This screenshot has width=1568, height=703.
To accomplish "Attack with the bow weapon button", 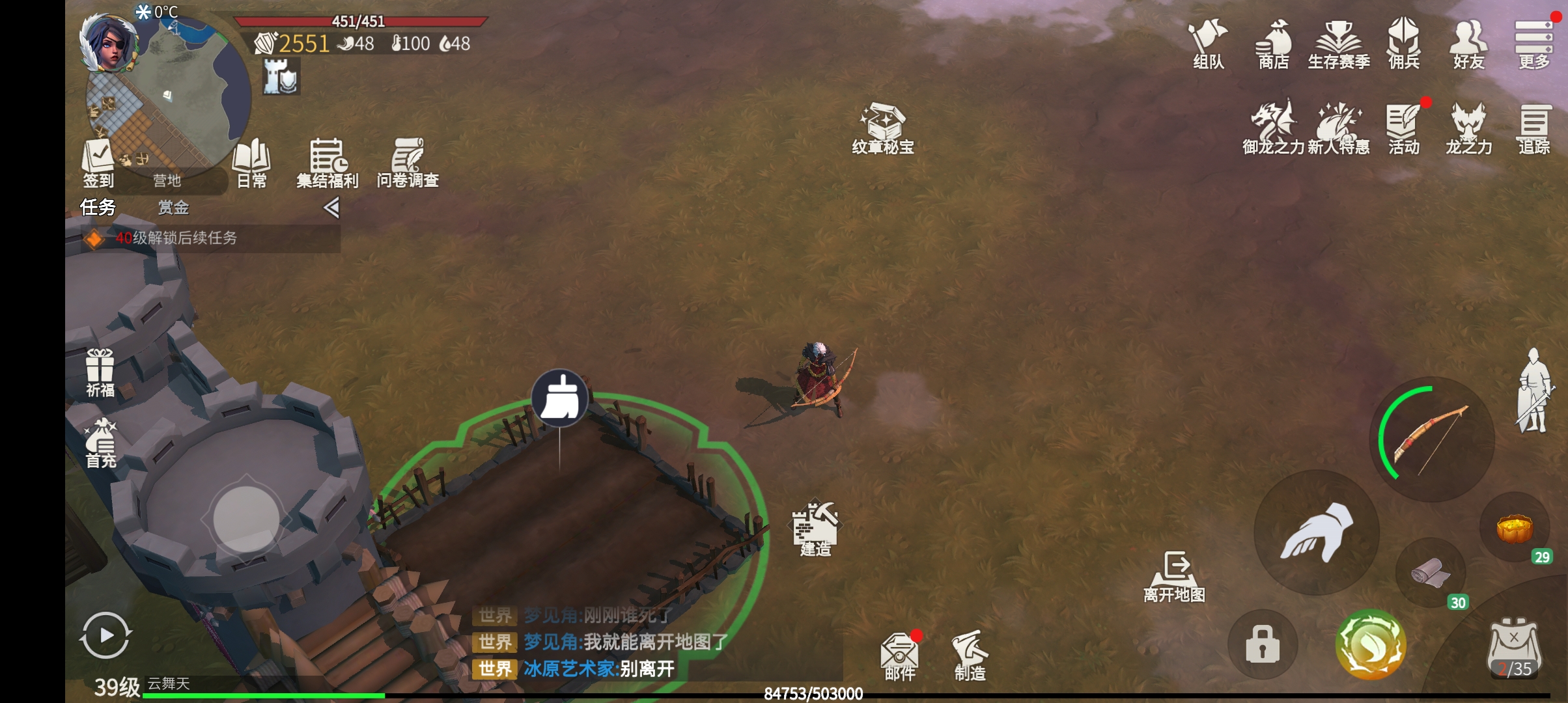I will point(1431,438).
